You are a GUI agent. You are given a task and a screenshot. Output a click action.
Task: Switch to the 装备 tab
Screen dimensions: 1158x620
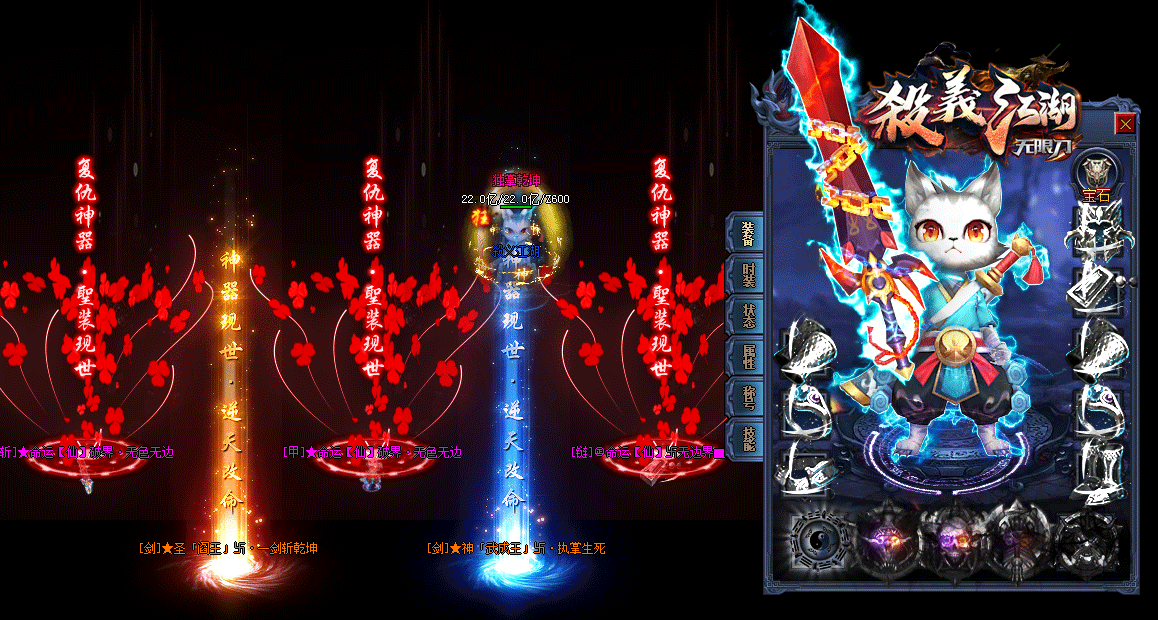(749, 233)
